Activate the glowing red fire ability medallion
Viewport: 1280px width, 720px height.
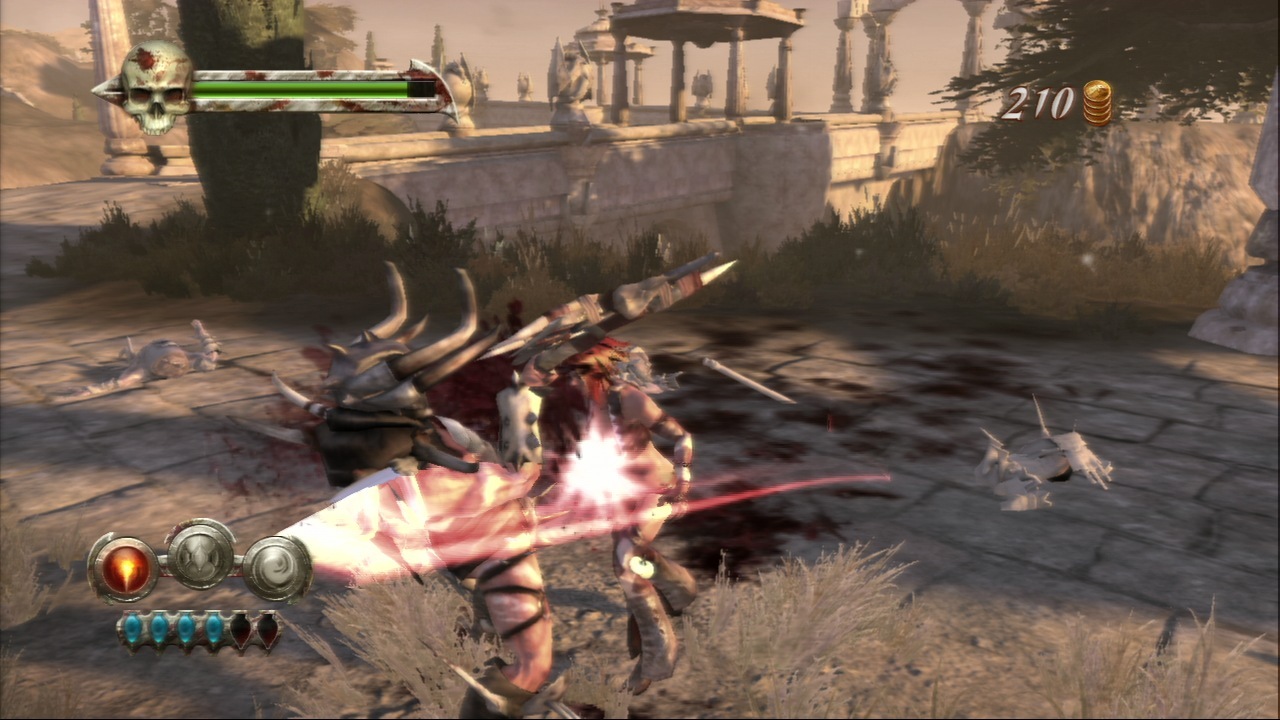tap(124, 569)
